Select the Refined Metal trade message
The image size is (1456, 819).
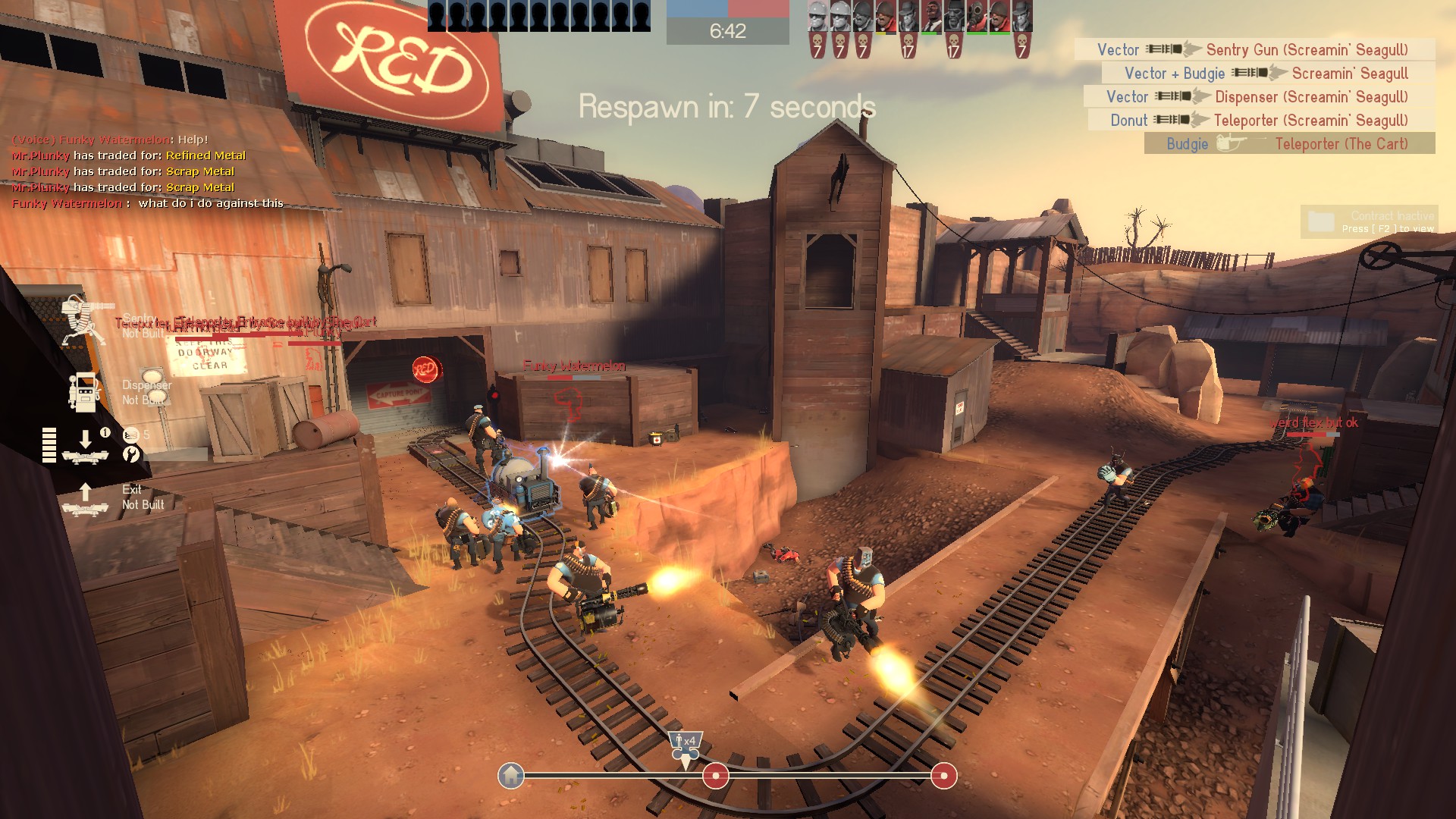(x=129, y=155)
